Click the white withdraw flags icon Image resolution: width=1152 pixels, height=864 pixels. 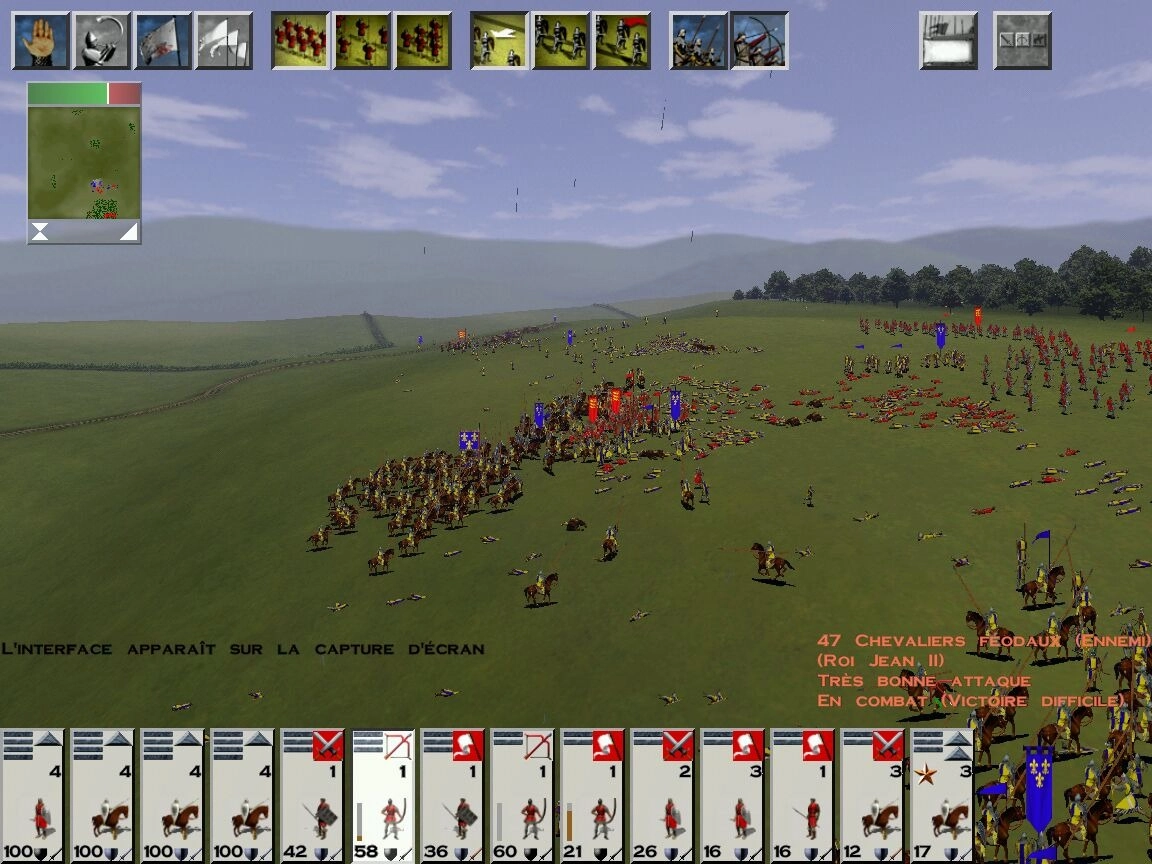point(223,41)
